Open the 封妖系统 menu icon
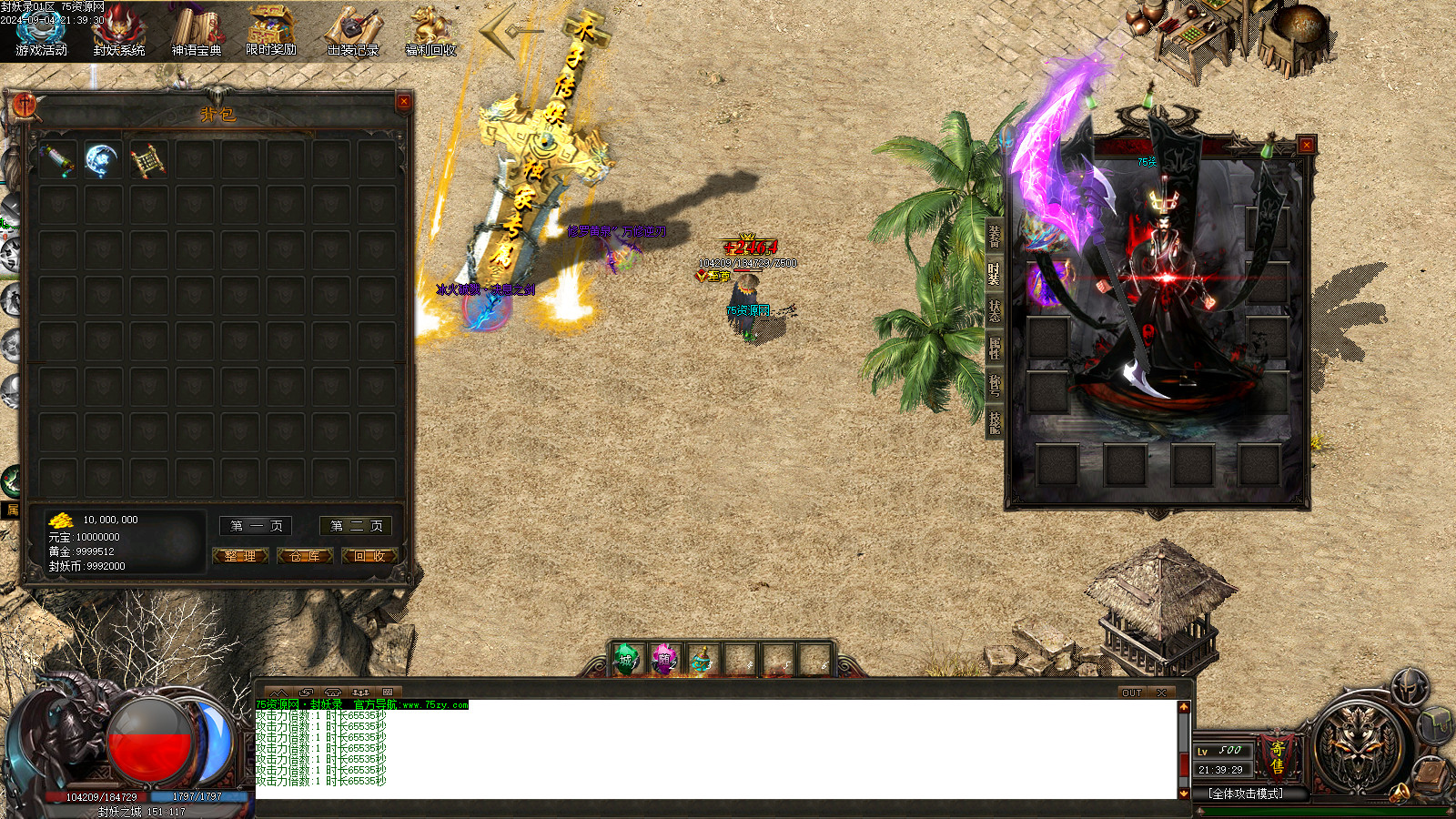1456x819 pixels. click(118, 30)
